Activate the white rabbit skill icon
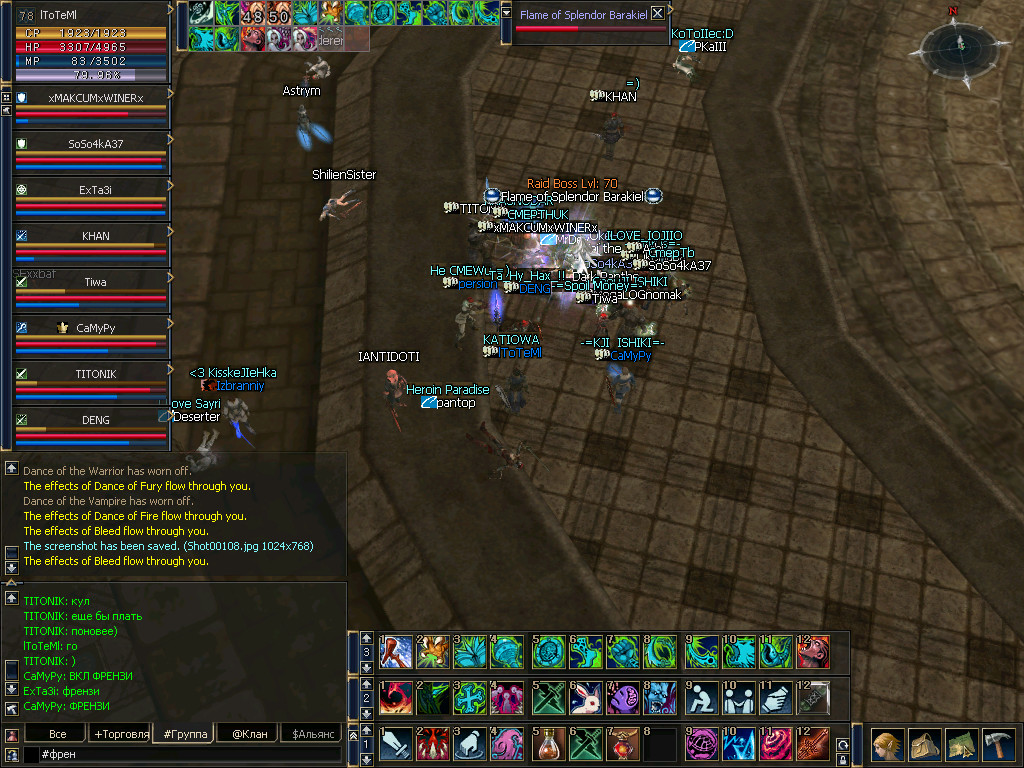Screen dimensions: 1024x768 tap(584, 697)
